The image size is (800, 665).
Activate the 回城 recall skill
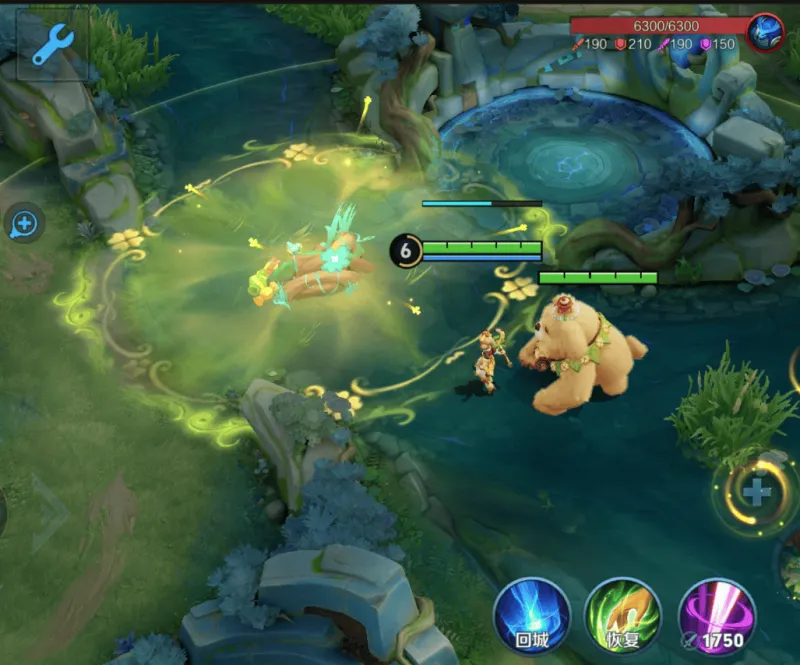[x=532, y=614]
